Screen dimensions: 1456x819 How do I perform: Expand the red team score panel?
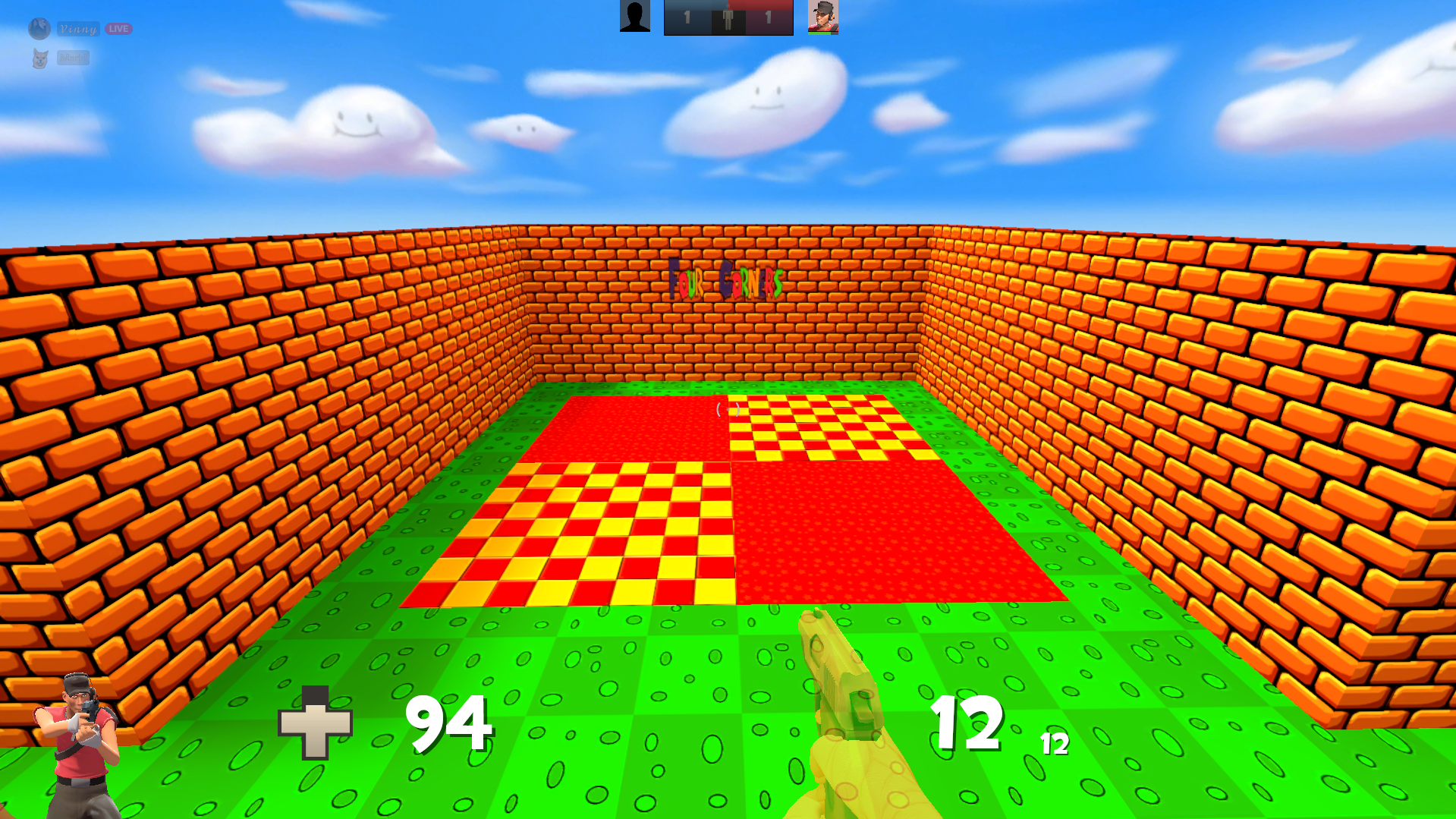769,17
